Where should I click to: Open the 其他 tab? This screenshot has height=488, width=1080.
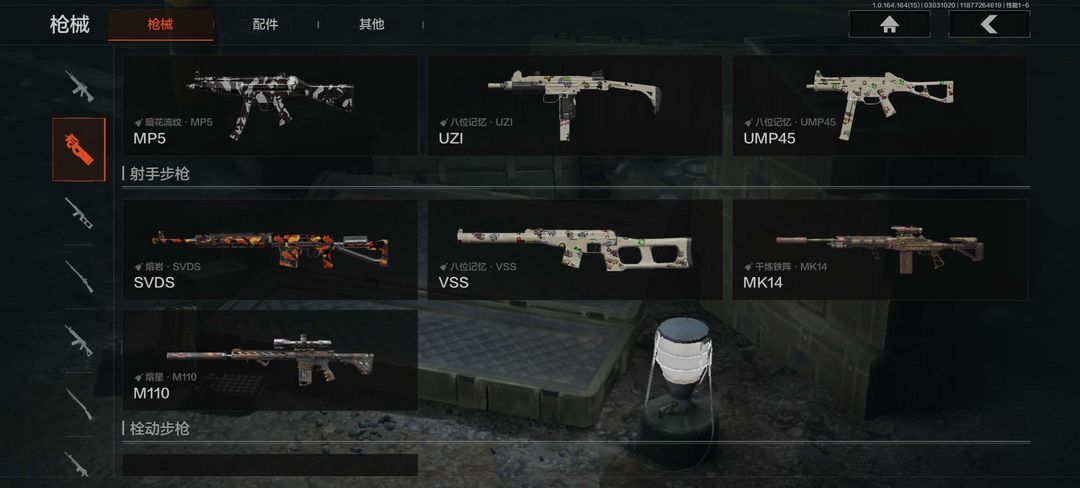coord(371,24)
